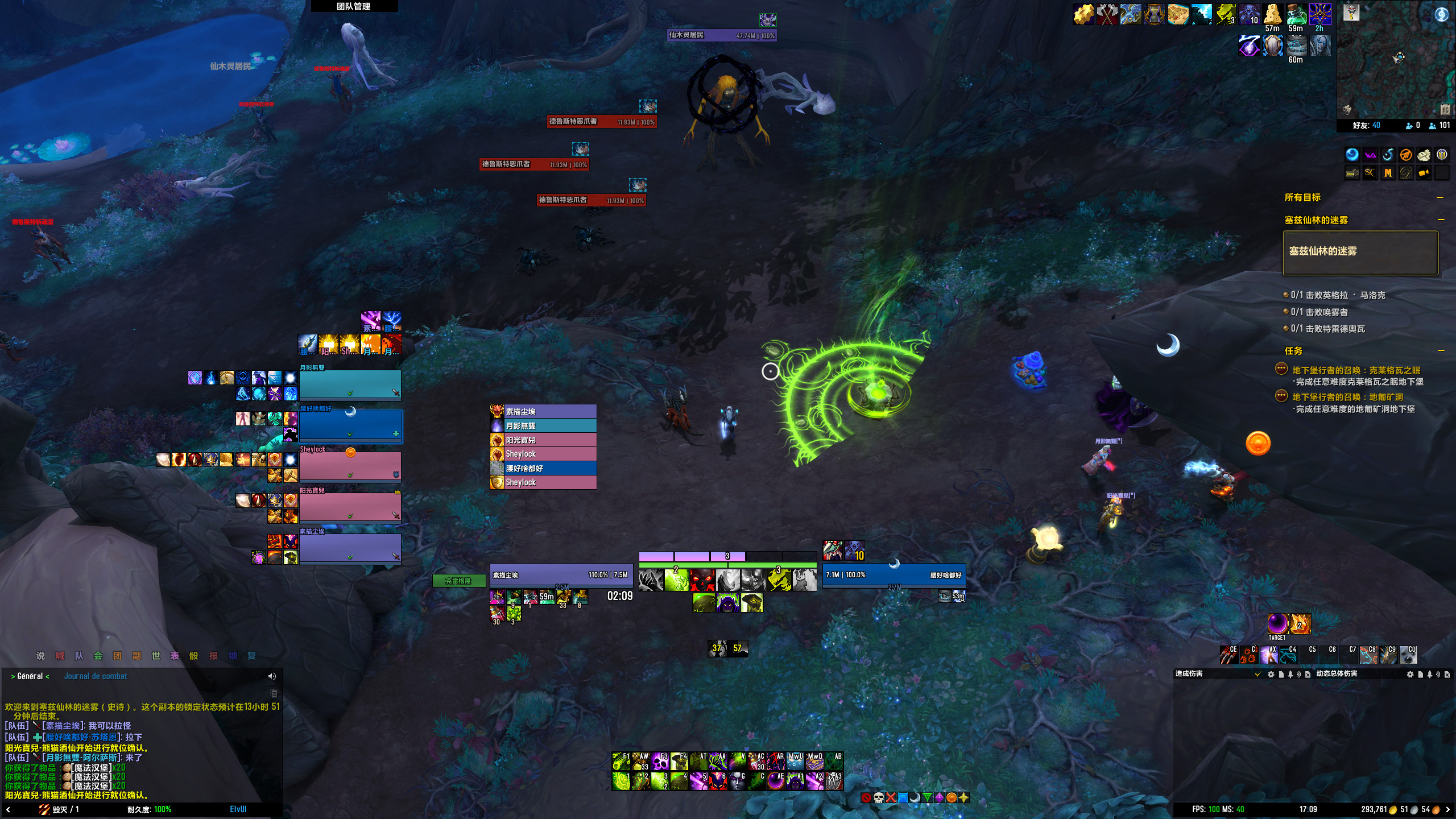
Task: Switch to the Journal de combat chat tab
Action: [x=95, y=676]
